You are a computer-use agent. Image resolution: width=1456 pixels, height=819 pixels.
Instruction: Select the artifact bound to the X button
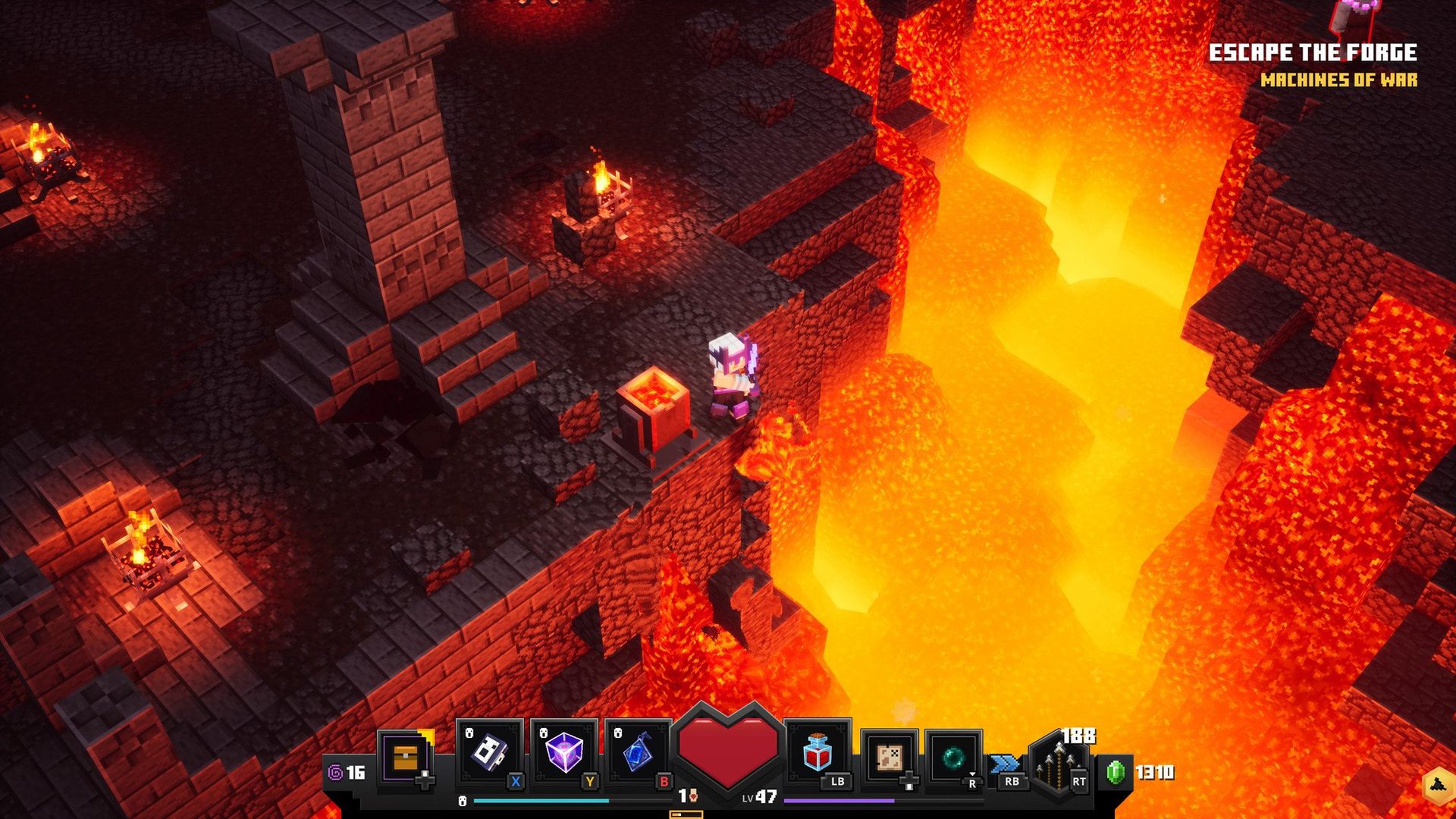pyautogui.click(x=489, y=751)
